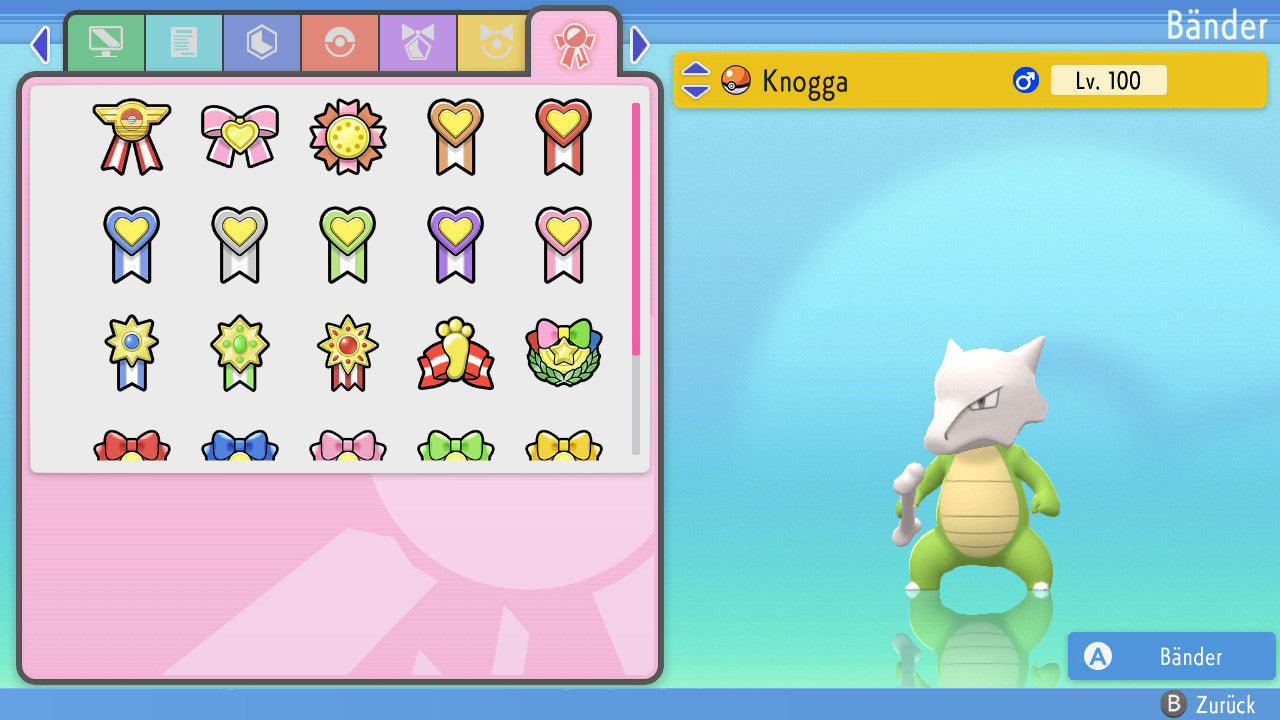The image size is (1280, 720).
Task: Select the gold champion ribbon with Poké Ball
Action: click(132, 136)
